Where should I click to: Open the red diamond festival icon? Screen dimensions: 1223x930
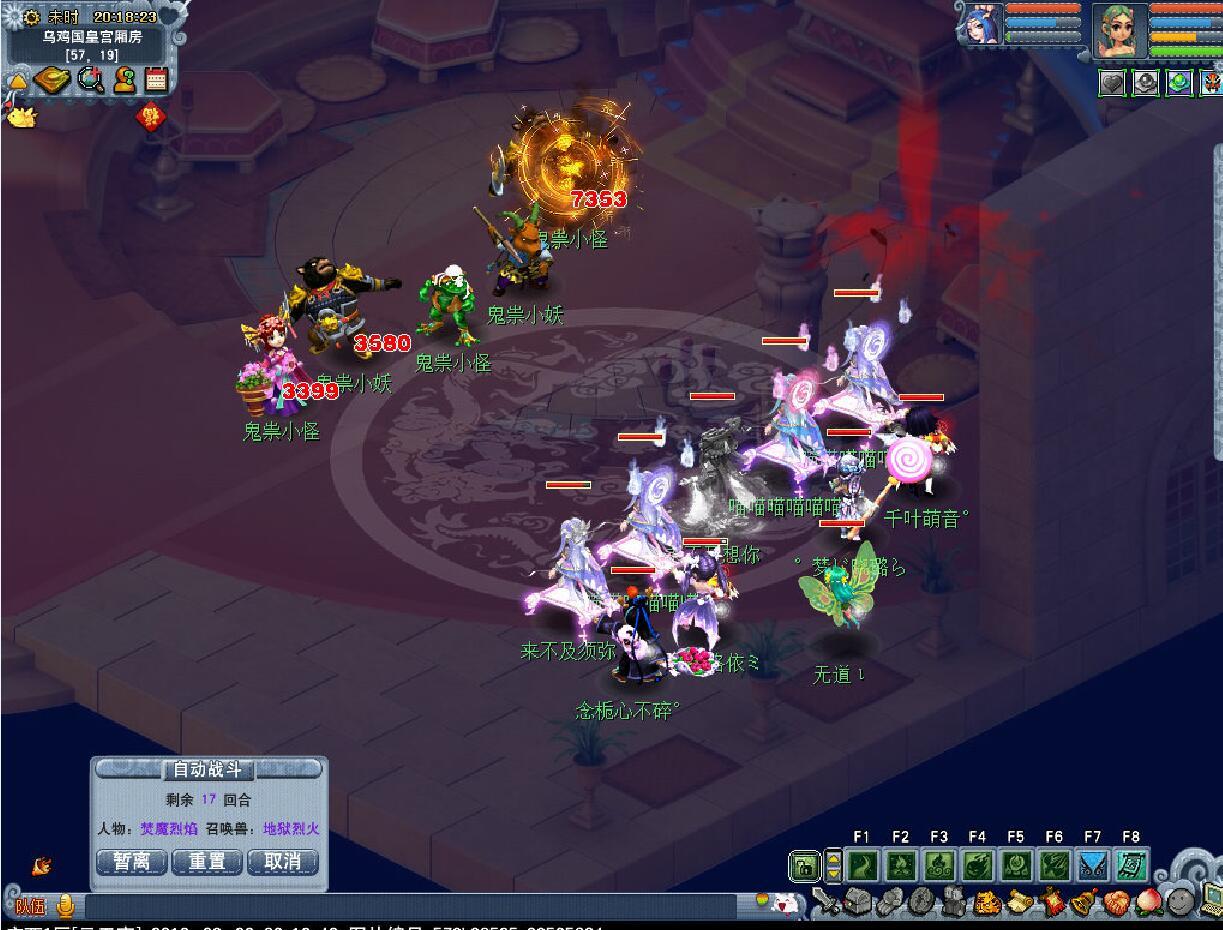150,116
